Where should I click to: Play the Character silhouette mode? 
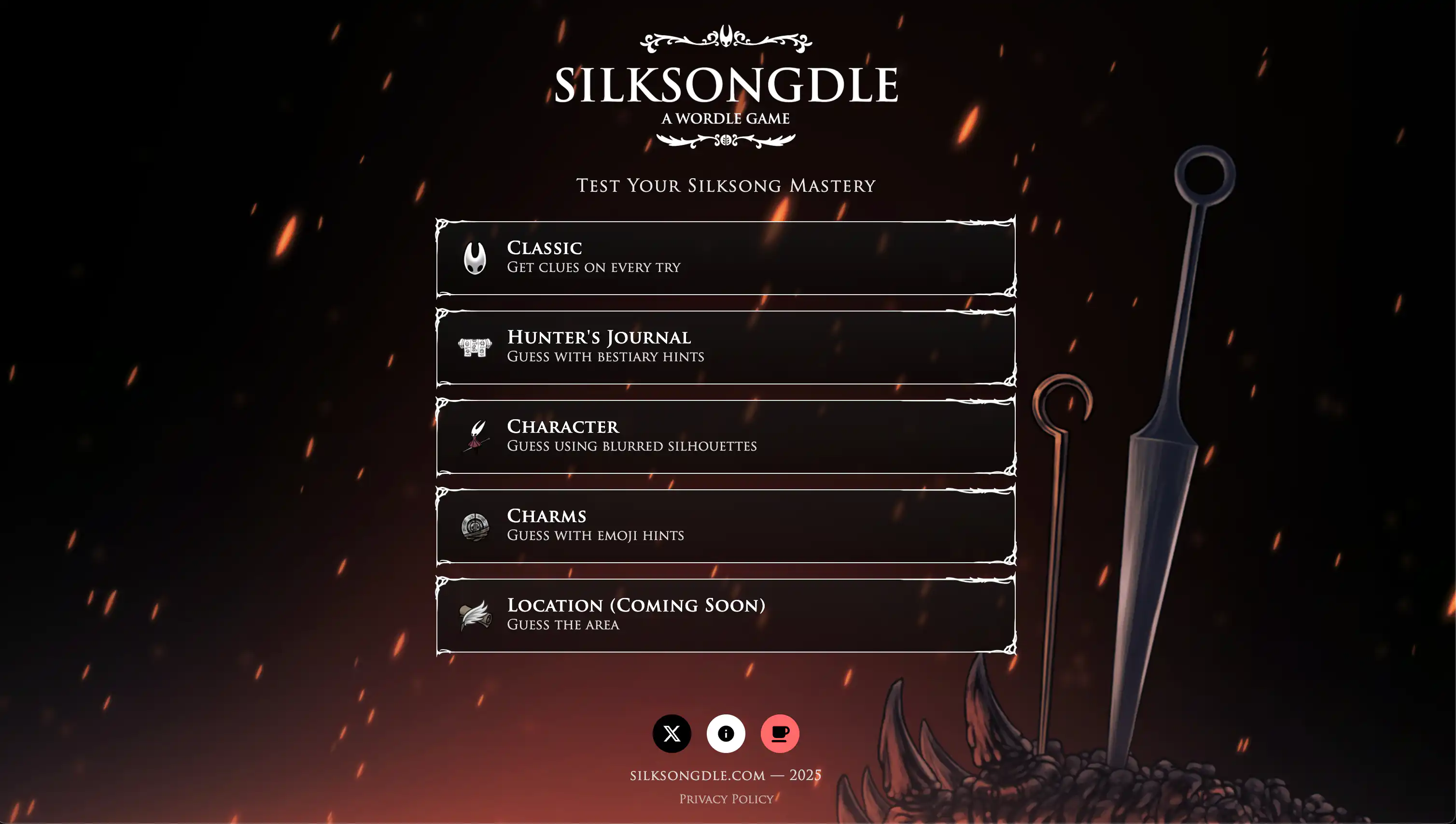(x=726, y=436)
